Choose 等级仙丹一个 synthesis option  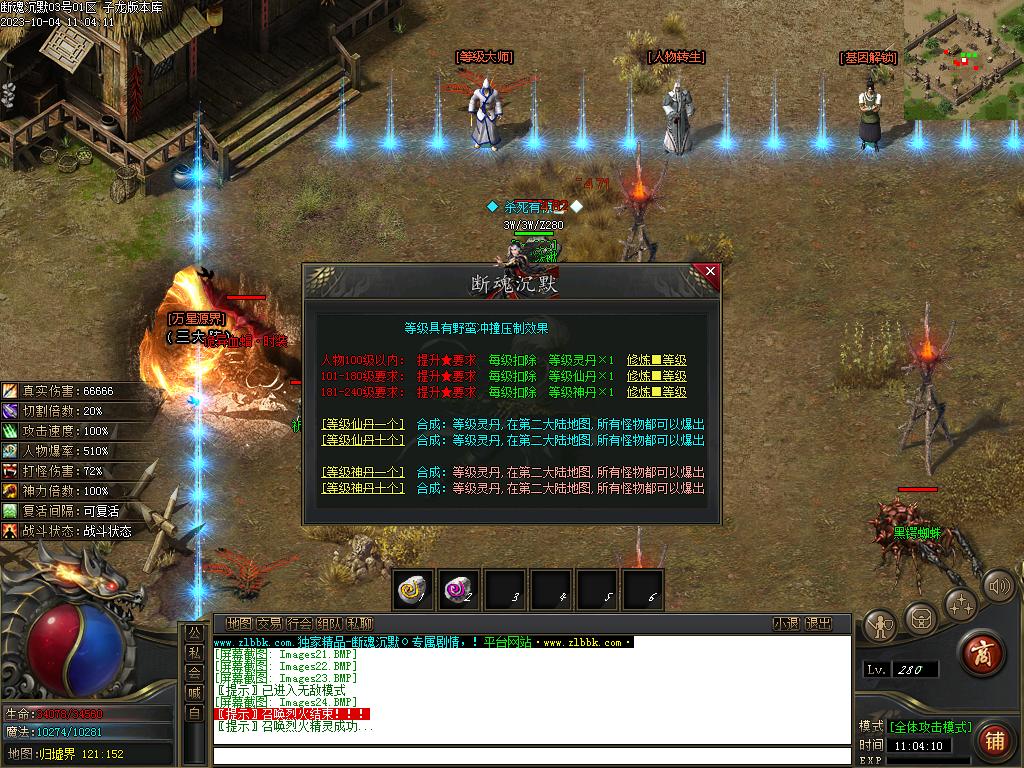point(363,424)
